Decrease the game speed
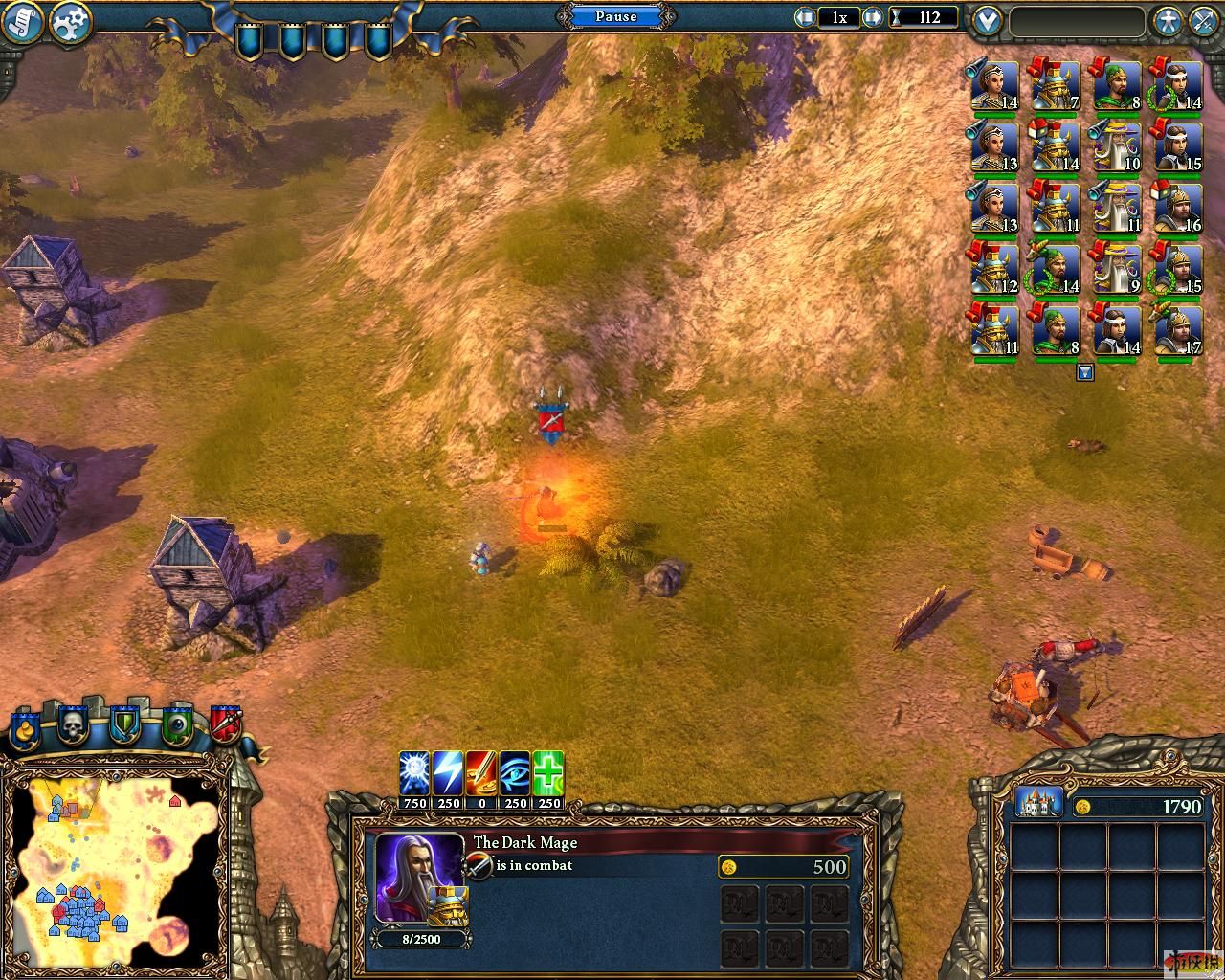This screenshot has height=980, width=1225. (805, 17)
